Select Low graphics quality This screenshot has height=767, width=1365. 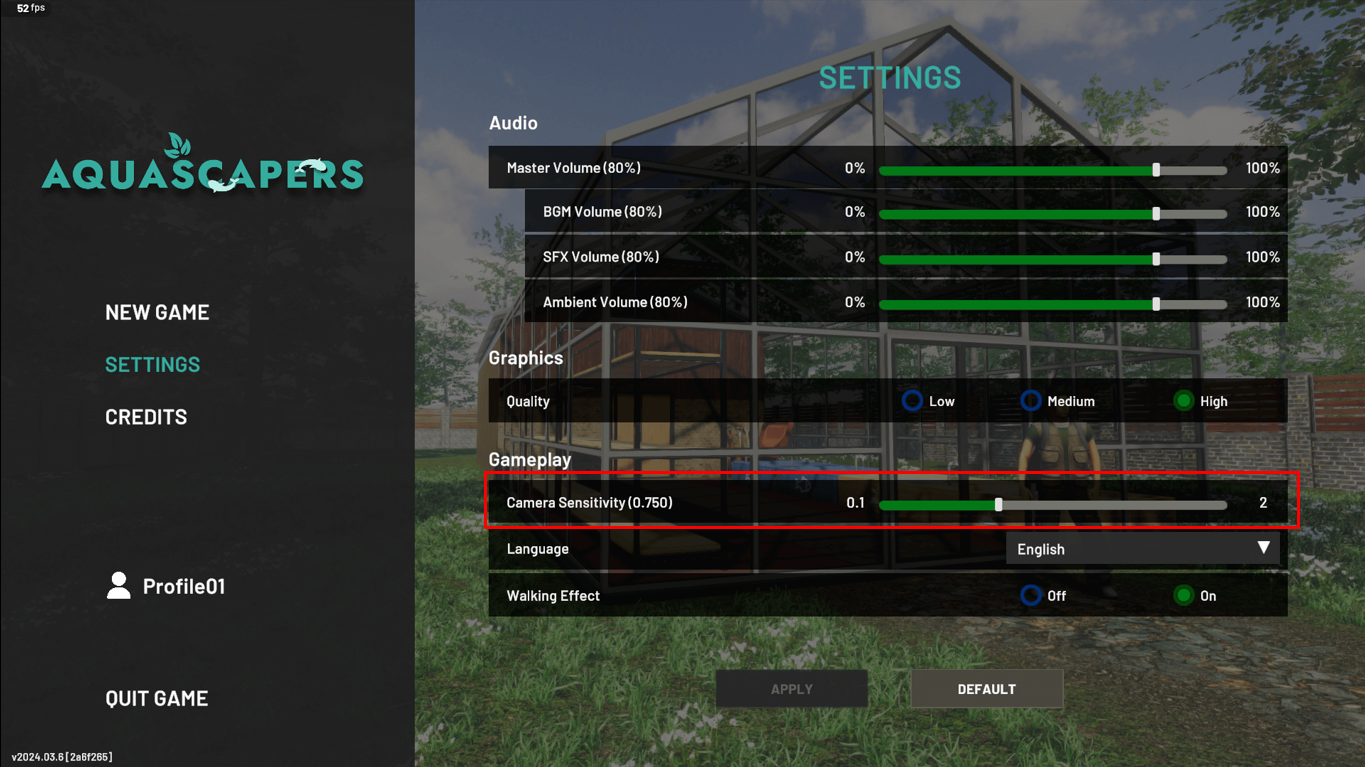point(912,400)
